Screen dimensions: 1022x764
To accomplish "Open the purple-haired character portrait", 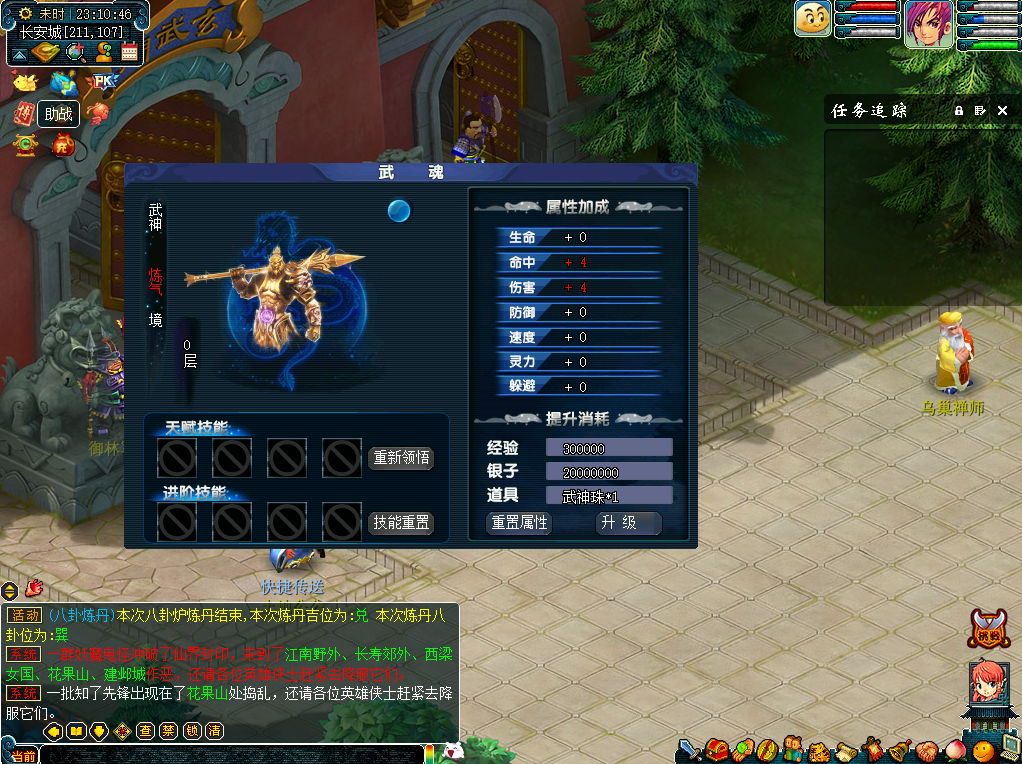I will coord(929,23).
